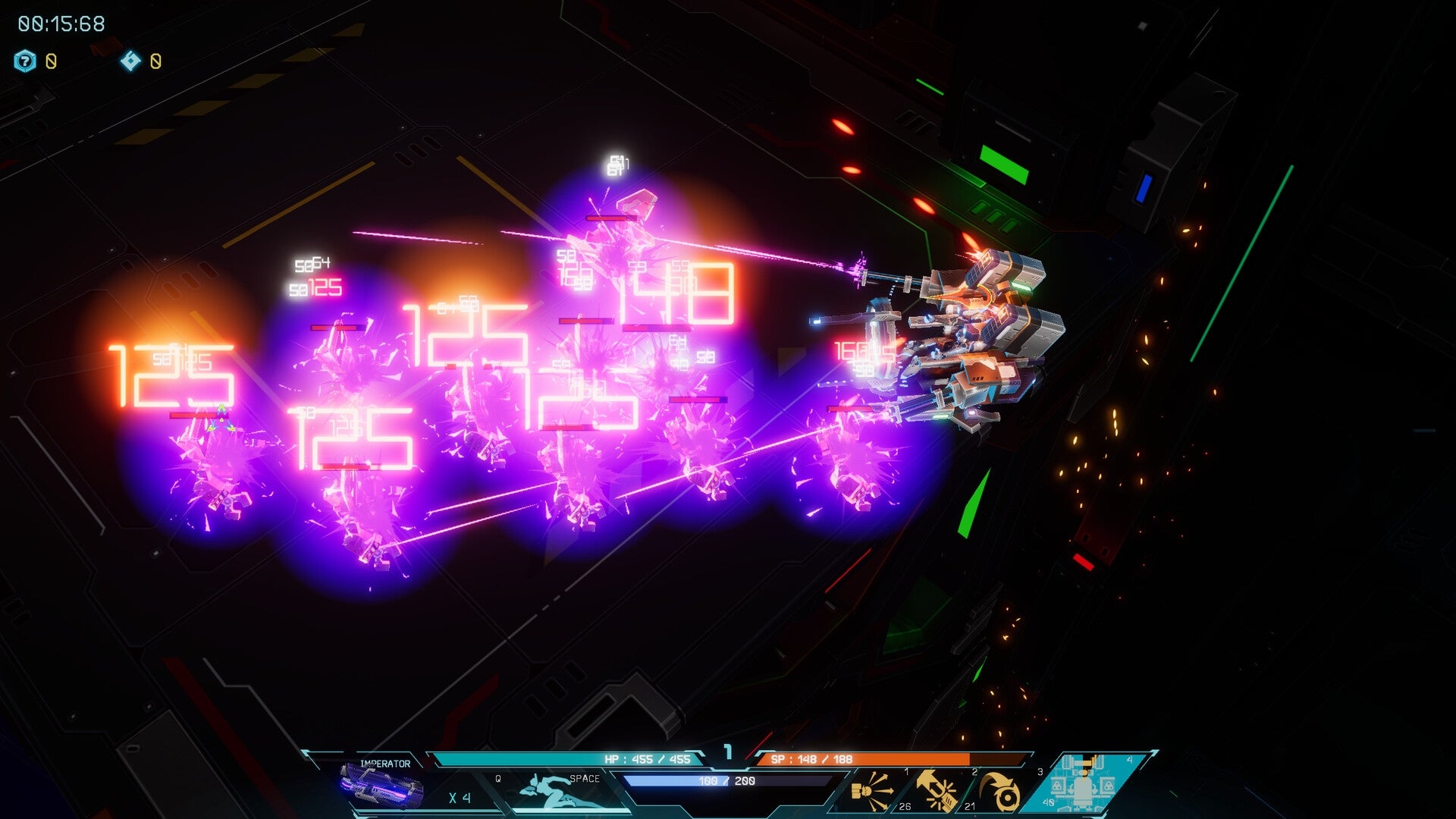Click the IMPERATOR nameplate label
Image resolution: width=1456 pixels, height=819 pixels.
click(x=385, y=763)
